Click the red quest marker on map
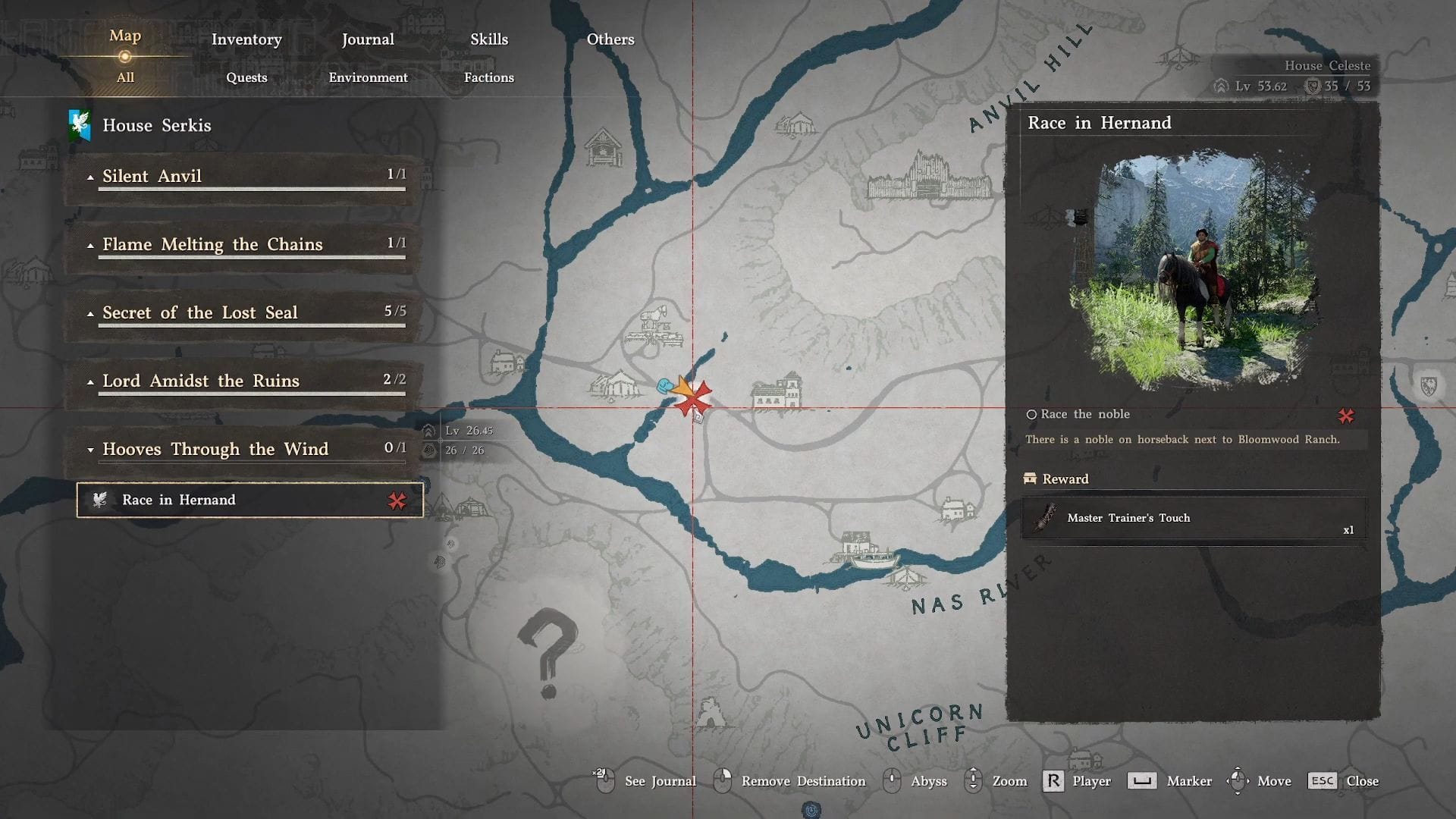1456x819 pixels. (x=693, y=399)
